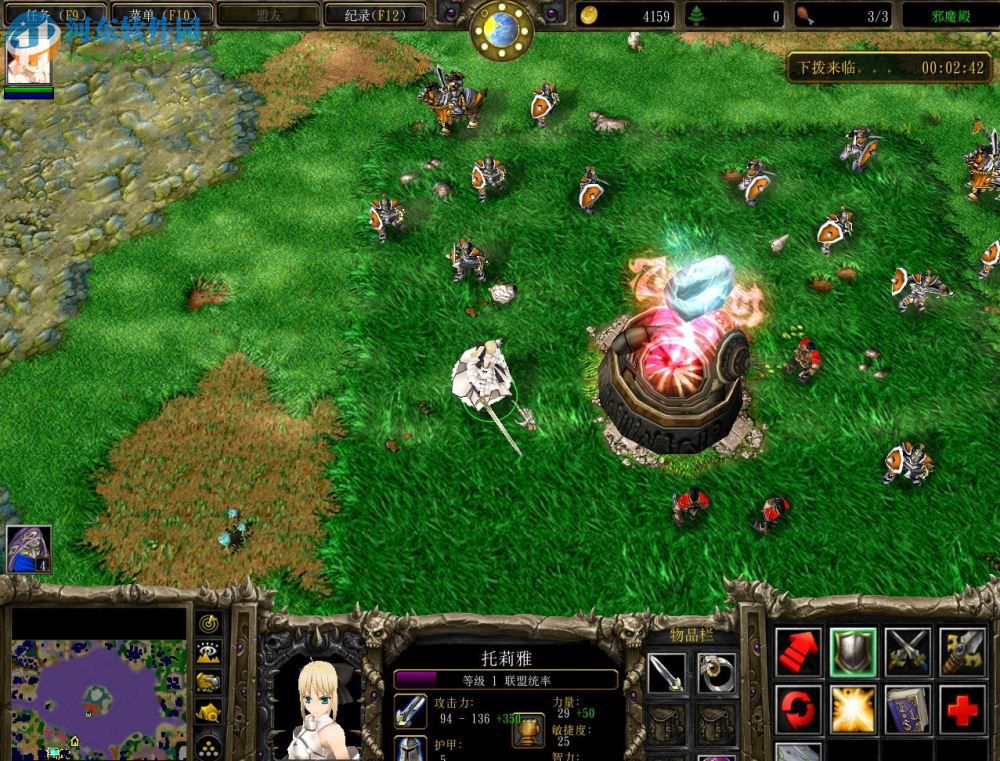Screen dimensions: 1000x761
Task: Open the 纪录 (F12) log
Action: (x=375, y=15)
